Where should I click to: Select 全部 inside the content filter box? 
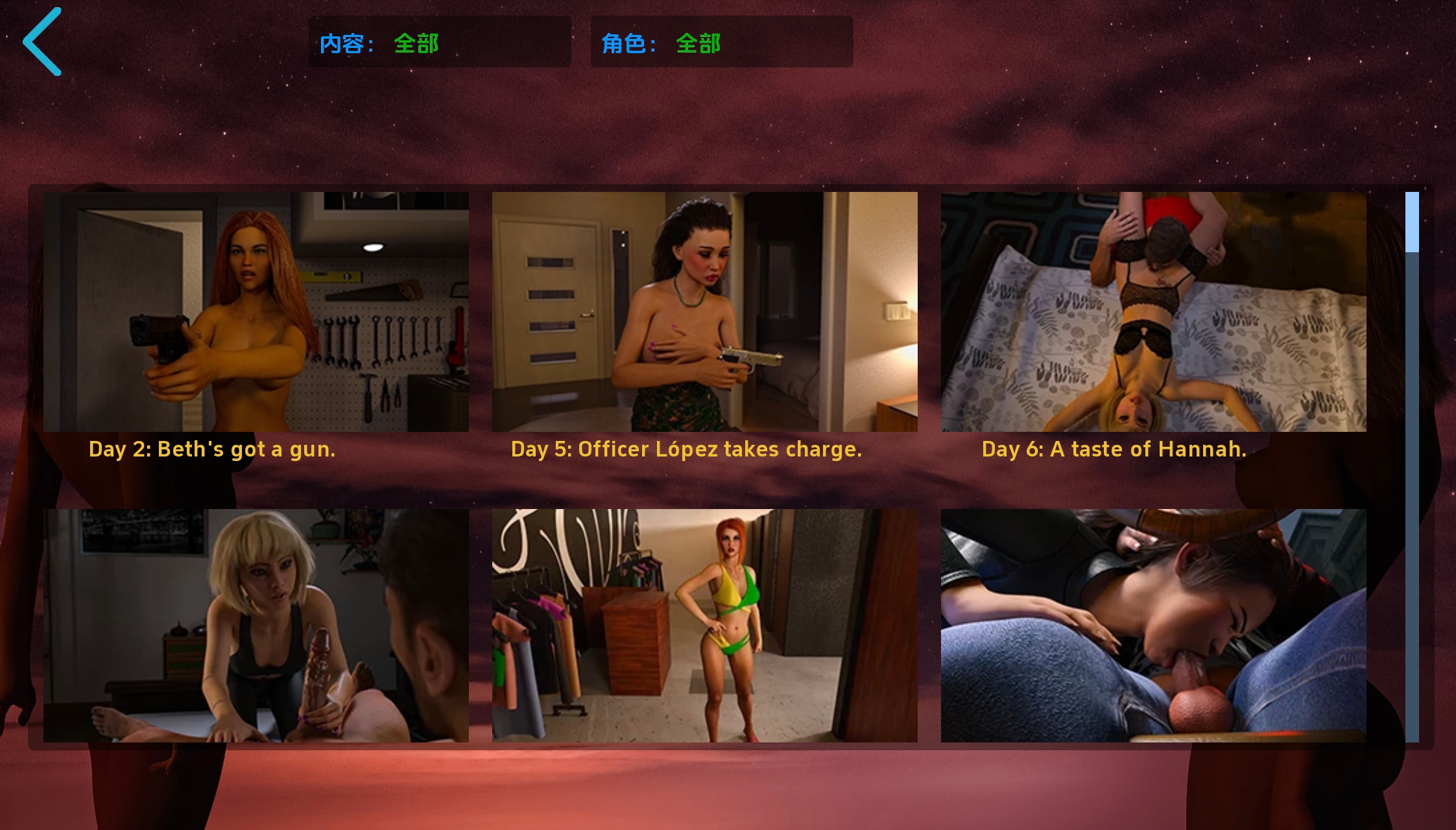[416, 43]
